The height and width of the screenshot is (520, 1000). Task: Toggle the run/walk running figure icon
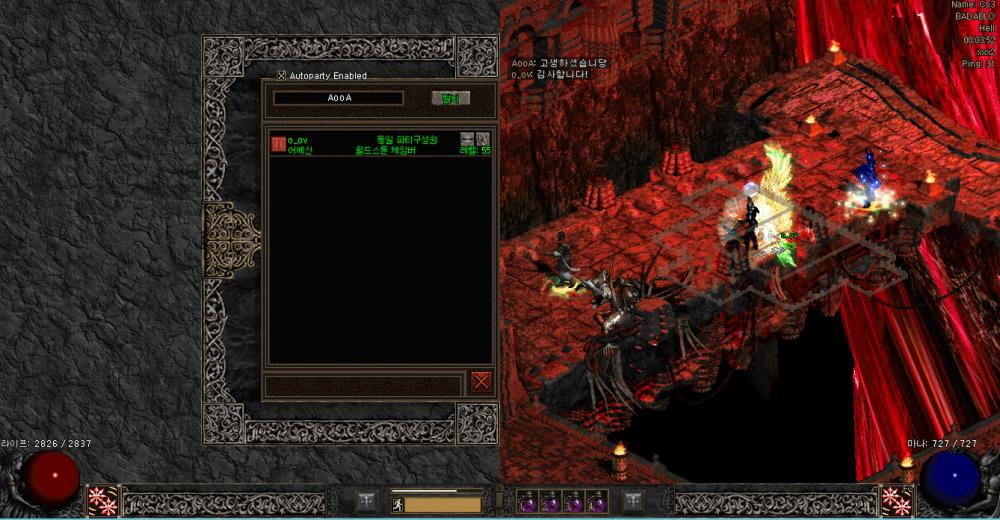coord(397,504)
